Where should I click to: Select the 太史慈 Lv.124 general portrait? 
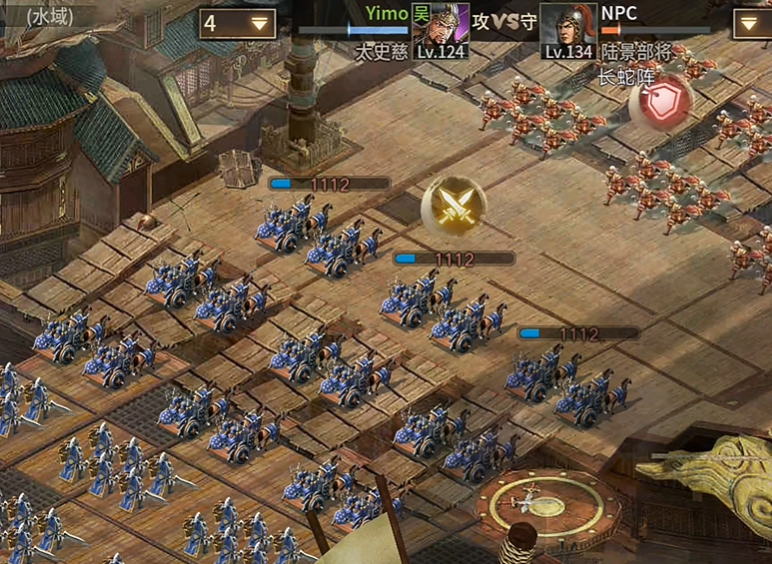tap(440, 30)
